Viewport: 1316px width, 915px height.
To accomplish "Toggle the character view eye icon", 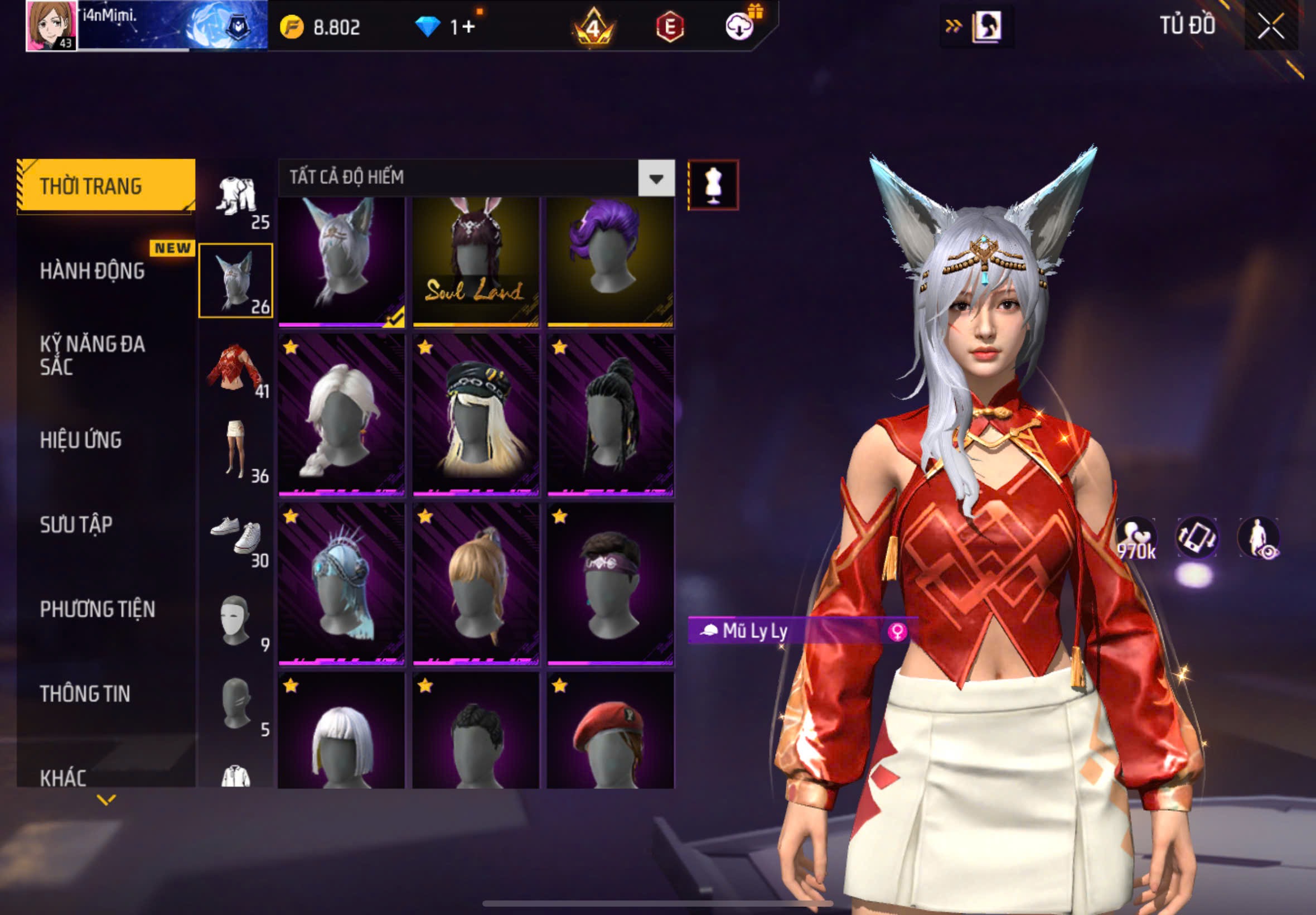I will point(1259,538).
